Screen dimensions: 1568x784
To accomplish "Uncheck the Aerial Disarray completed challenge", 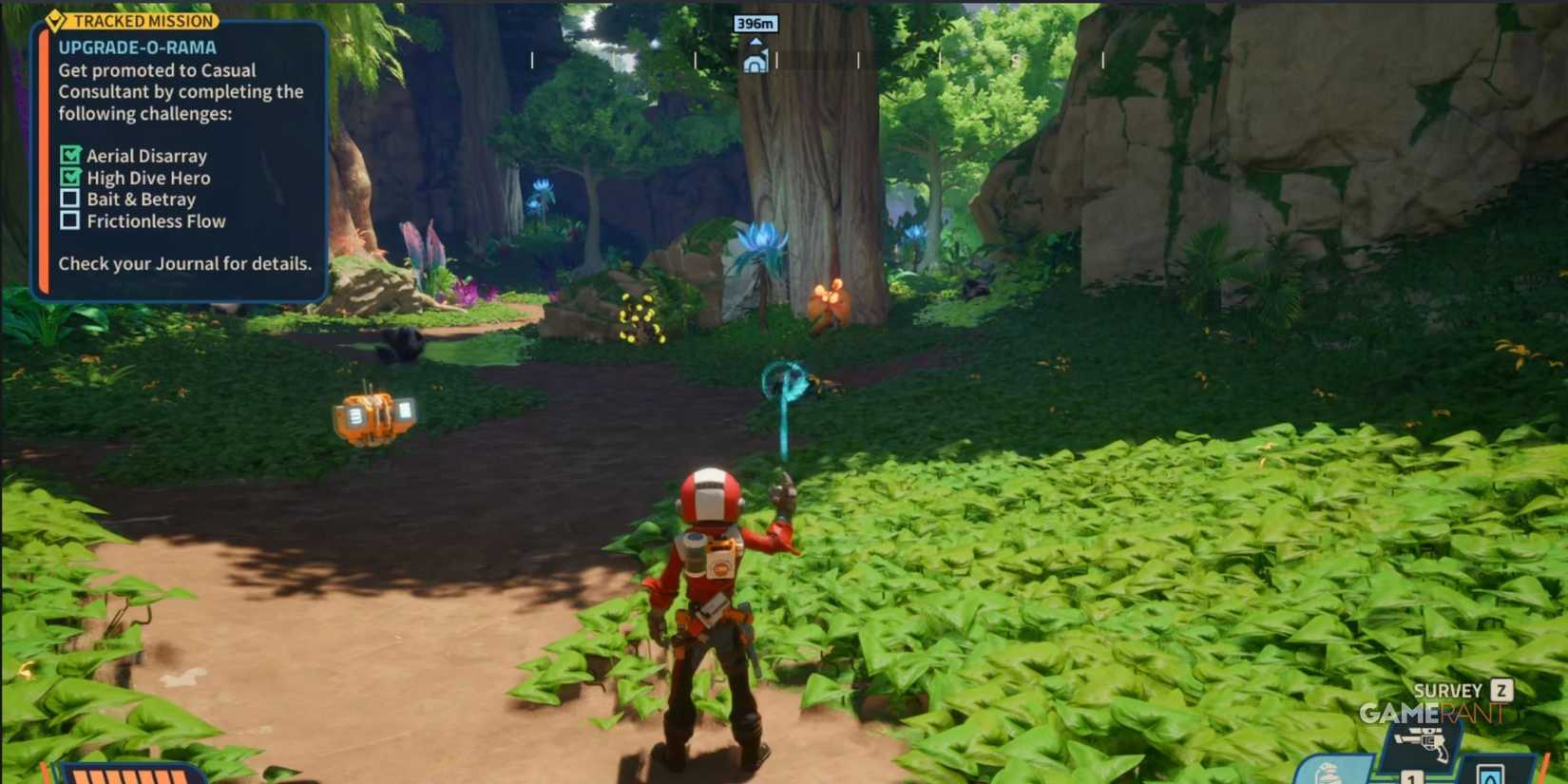I will tap(69, 155).
